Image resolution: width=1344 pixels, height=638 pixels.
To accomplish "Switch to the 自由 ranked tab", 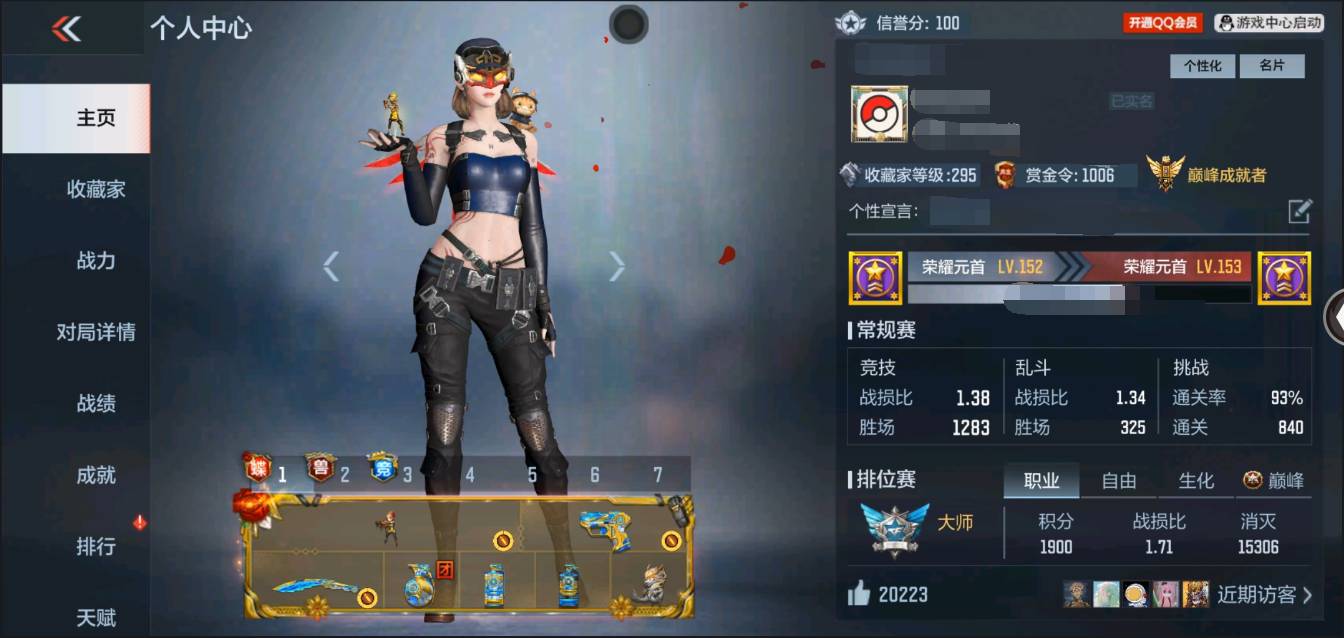I will 1118,481.
